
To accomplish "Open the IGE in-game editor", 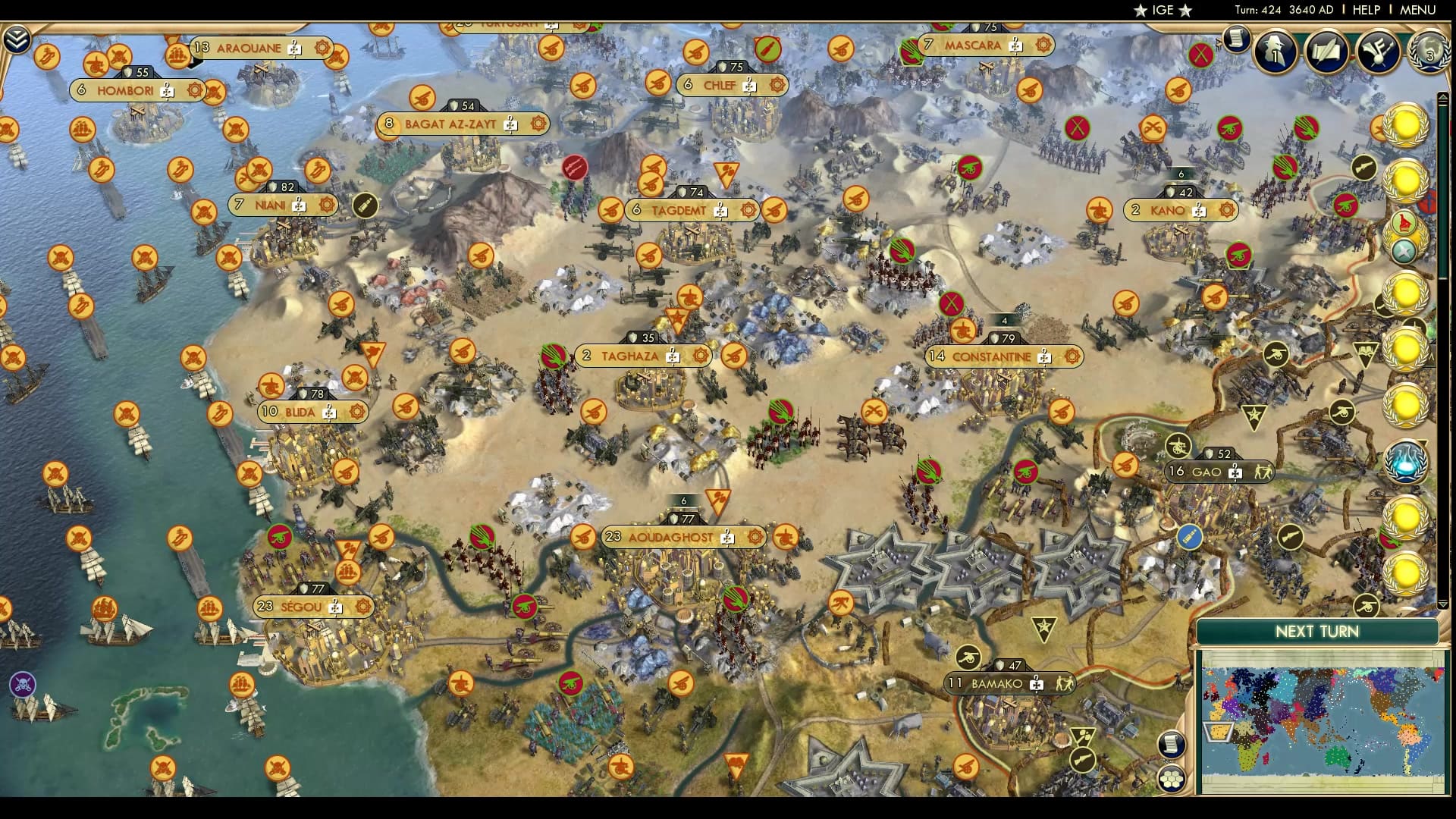I will [1163, 10].
